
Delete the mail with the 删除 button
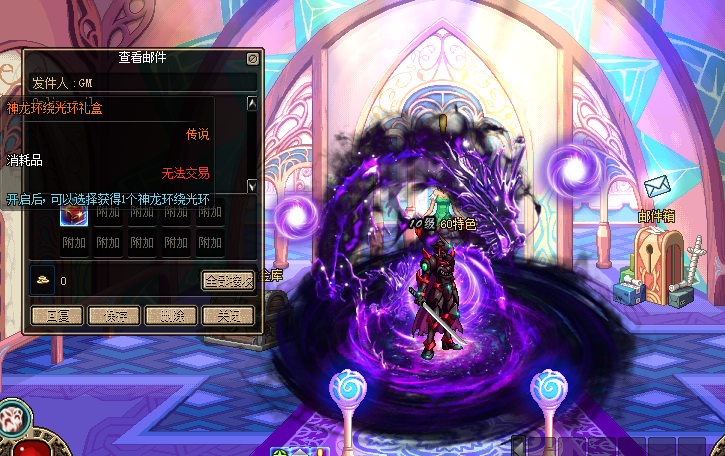[x=171, y=316]
